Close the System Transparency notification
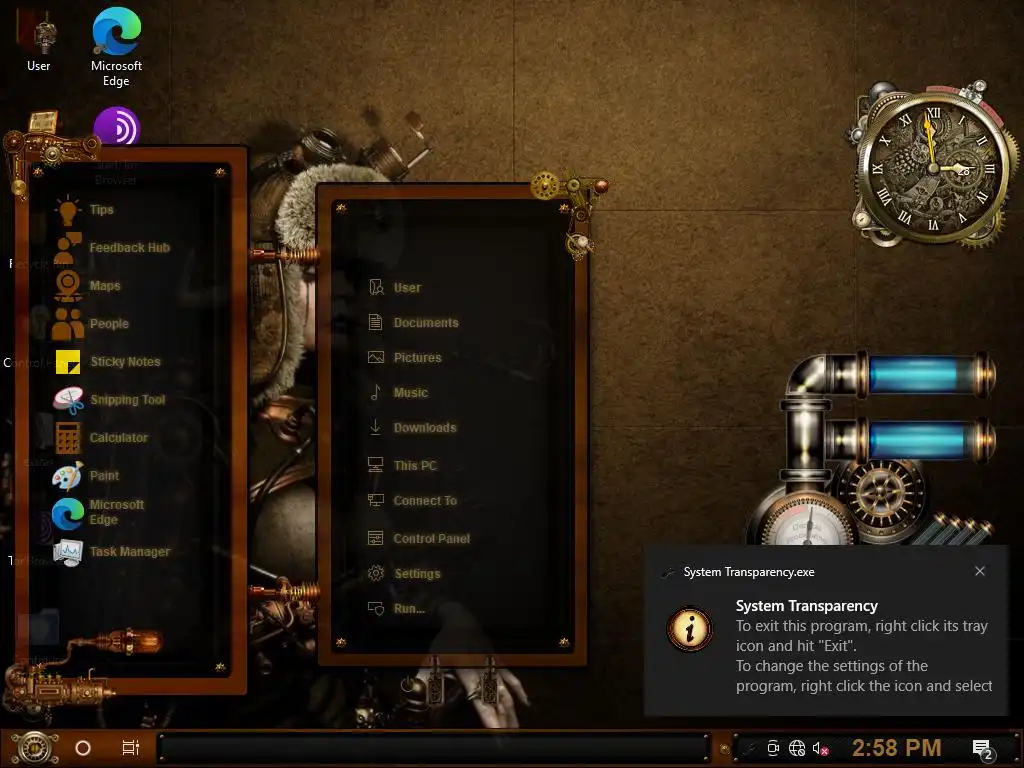The height and width of the screenshot is (768, 1024). [980, 571]
